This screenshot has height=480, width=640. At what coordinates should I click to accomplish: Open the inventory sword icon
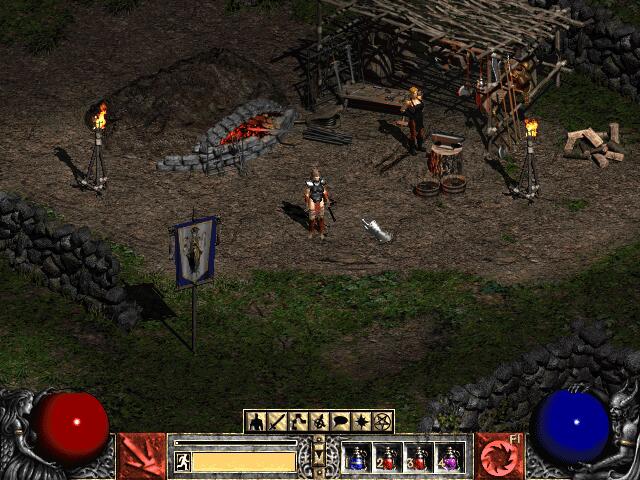pos(276,422)
